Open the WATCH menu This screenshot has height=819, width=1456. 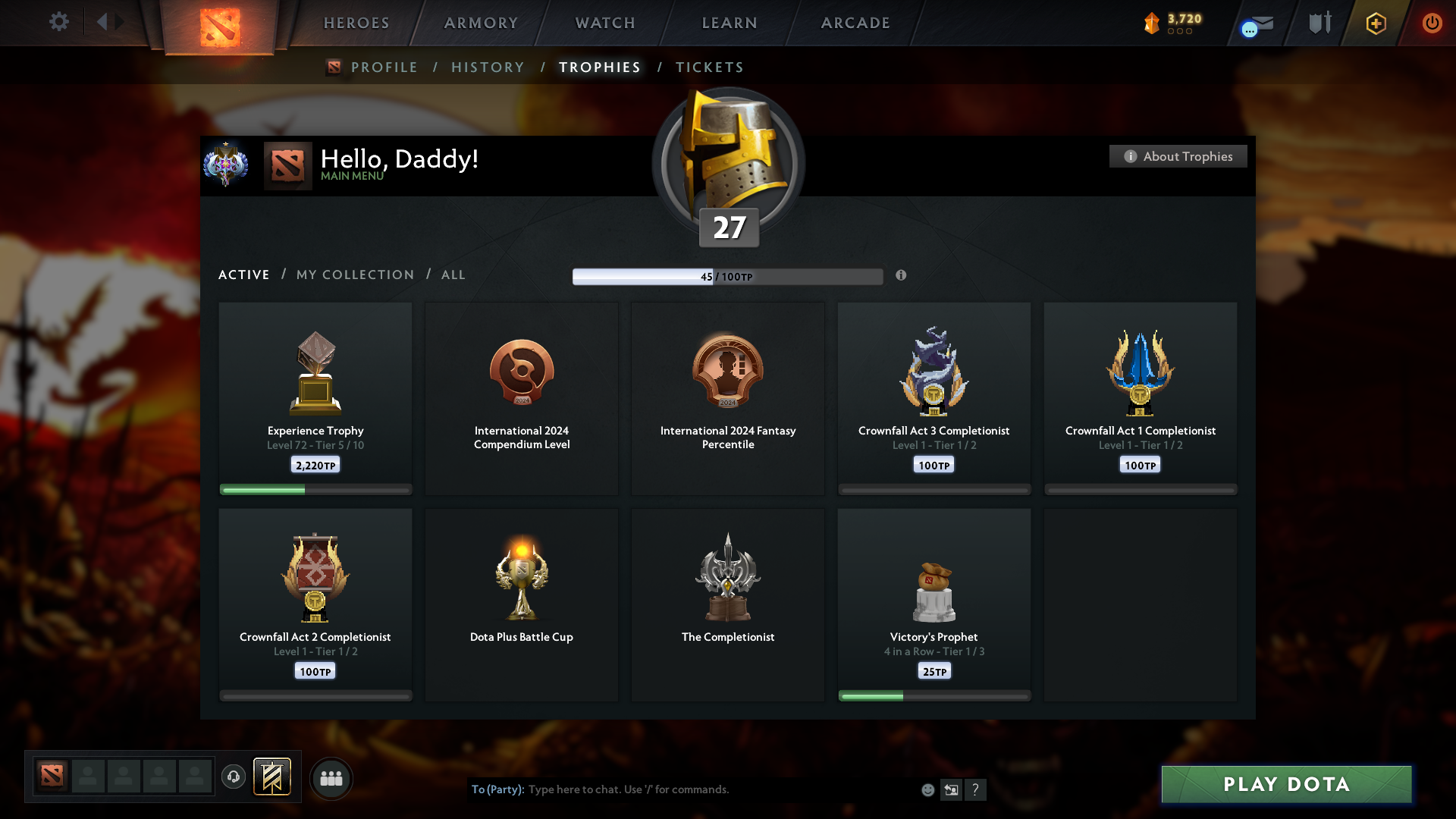[604, 23]
